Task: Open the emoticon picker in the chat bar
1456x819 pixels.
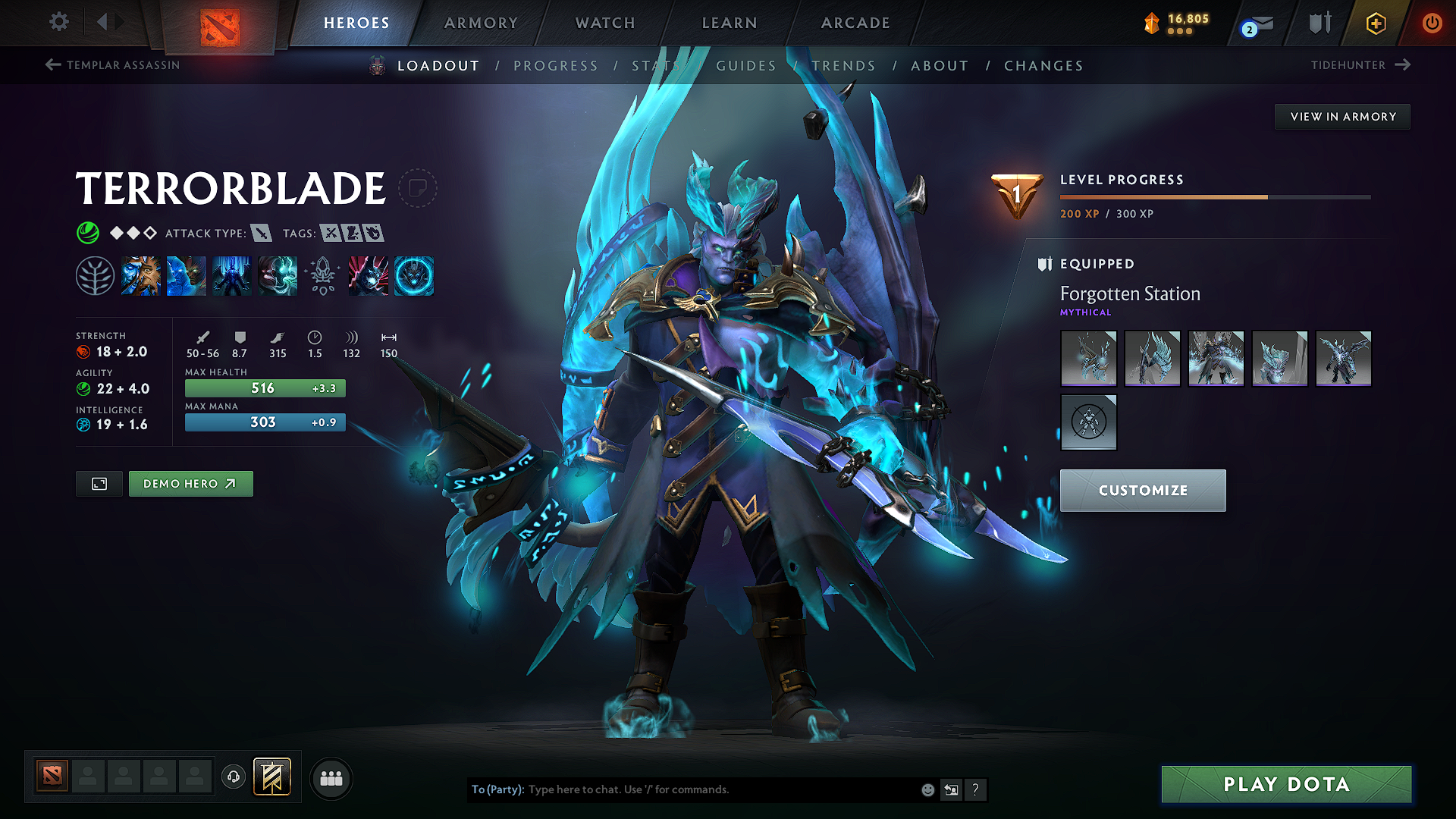Action: click(x=927, y=789)
